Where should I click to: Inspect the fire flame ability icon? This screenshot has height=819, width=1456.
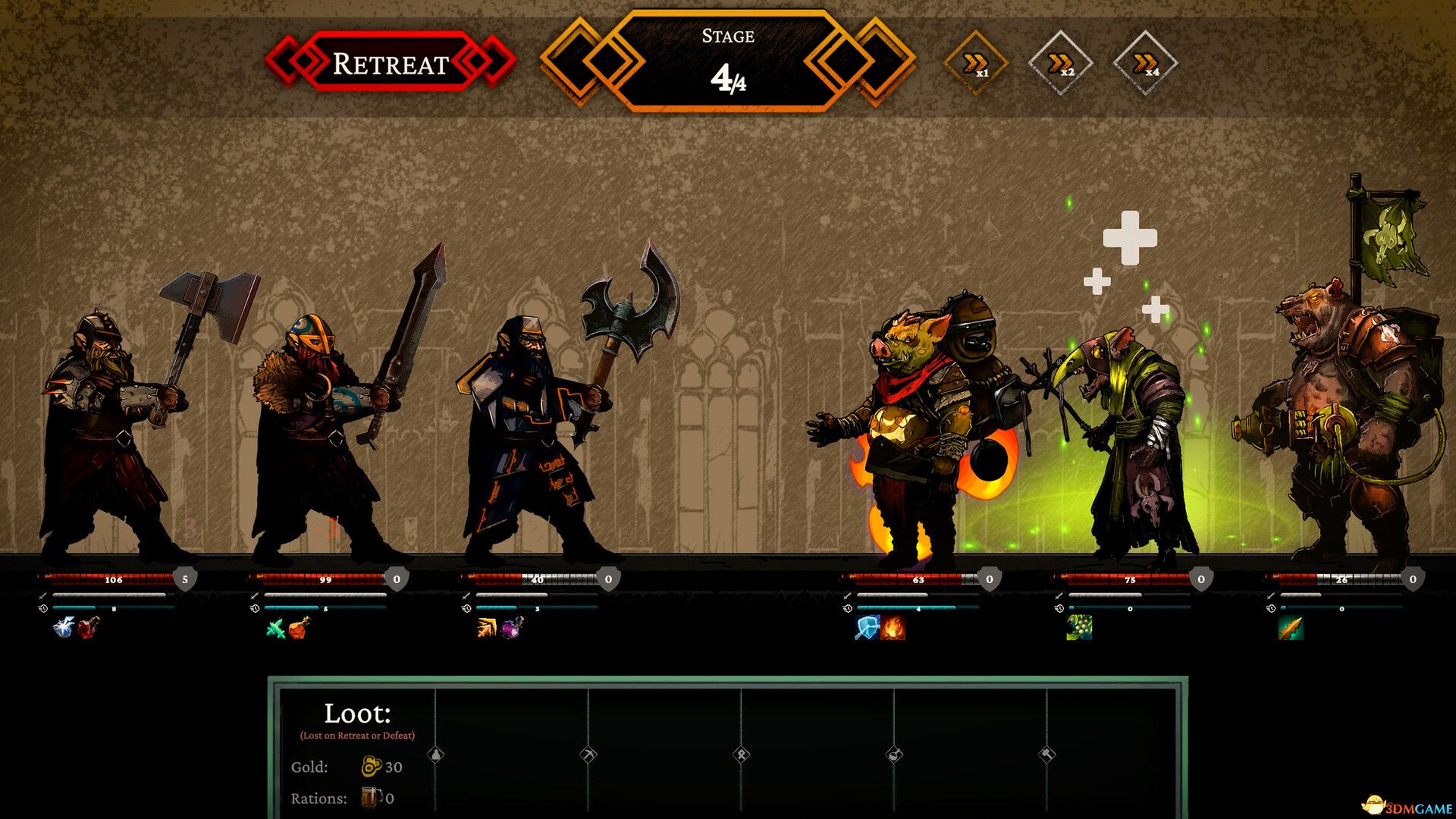(x=893, y=628)
